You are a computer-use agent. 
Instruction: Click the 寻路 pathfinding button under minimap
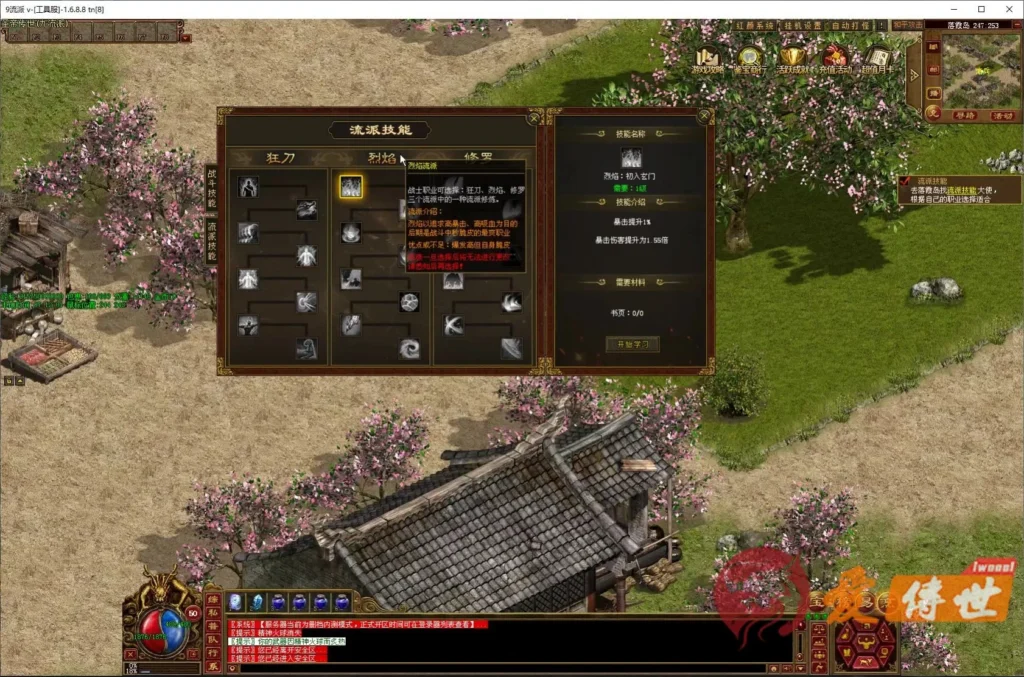(964, 116)
